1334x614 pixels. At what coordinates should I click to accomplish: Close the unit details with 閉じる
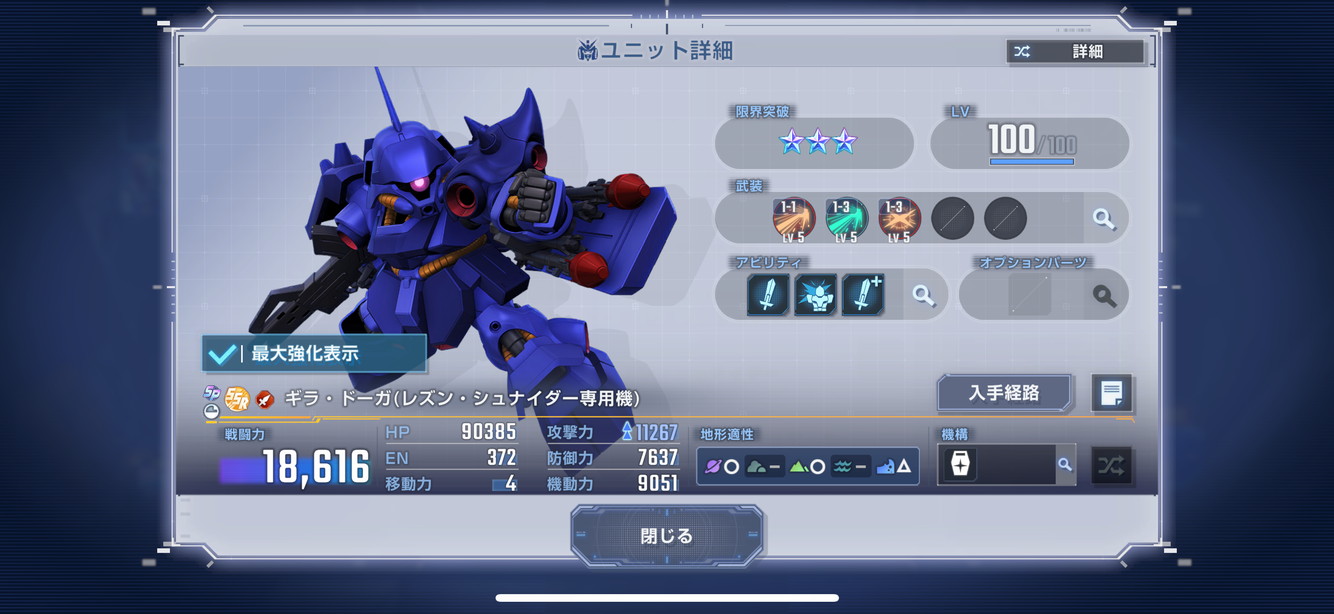pyautogui.click(x=667, y=536)
